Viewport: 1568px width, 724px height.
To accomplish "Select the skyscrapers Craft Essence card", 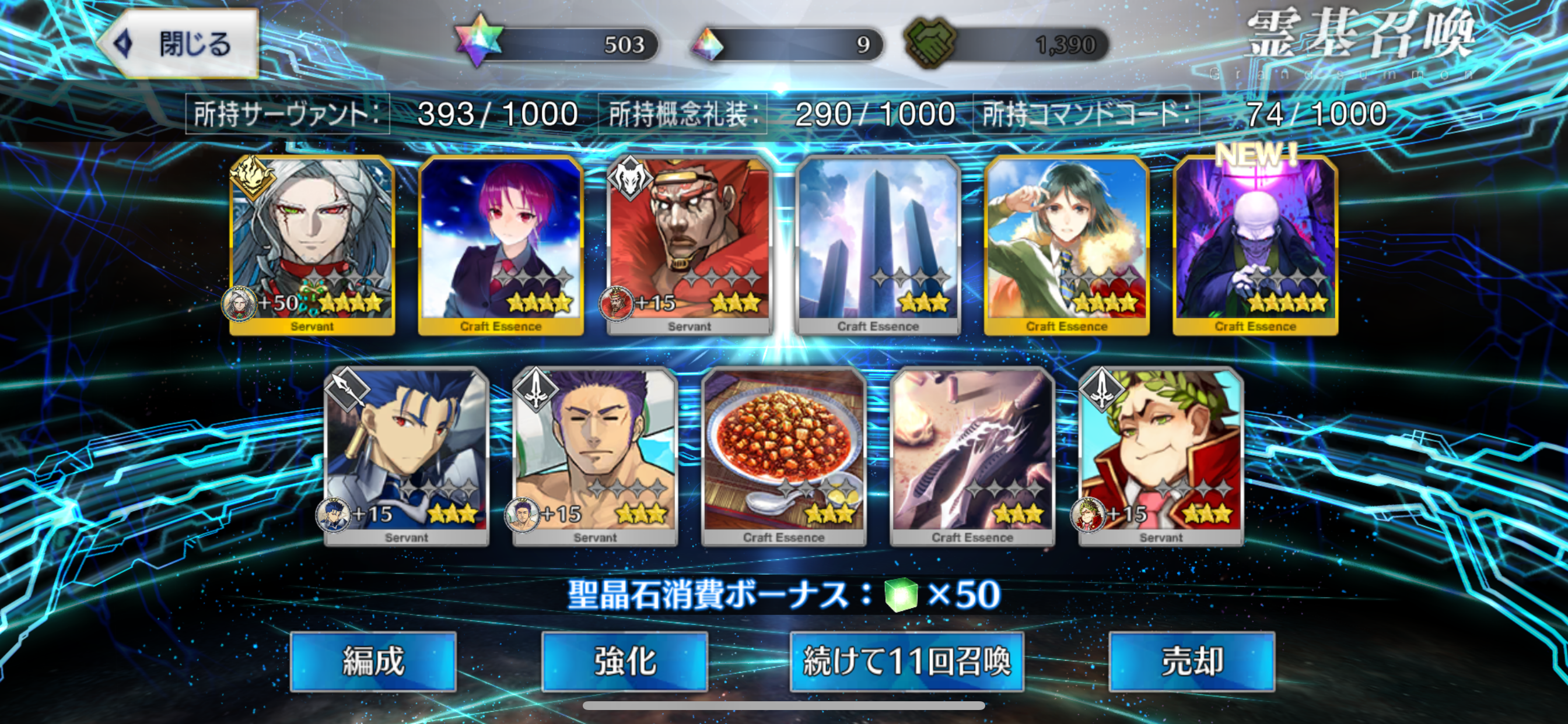I will pyautogui.click(x=878, y=243).
